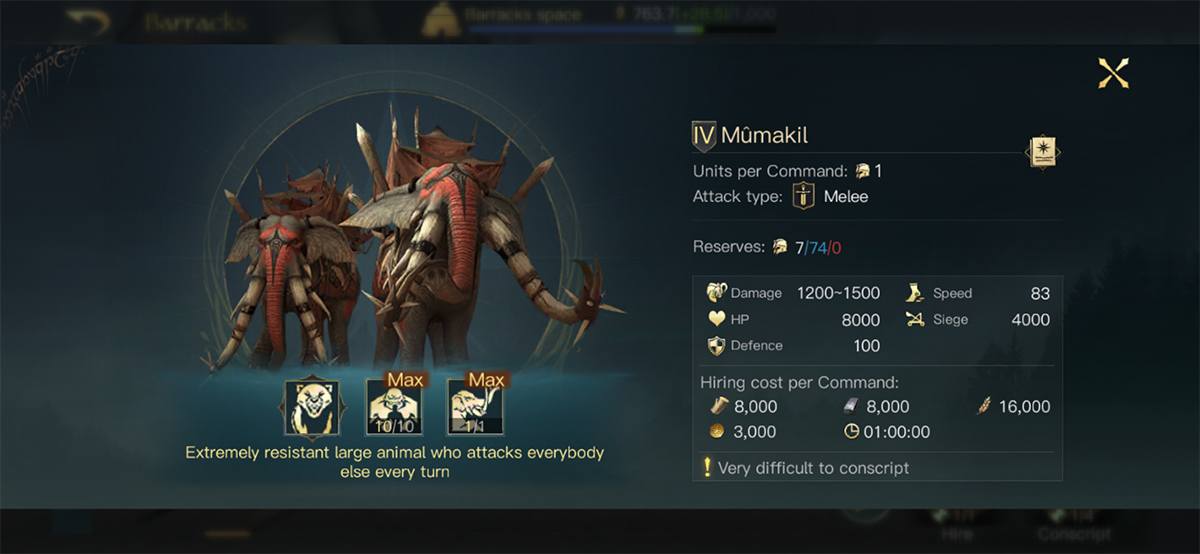
Task: Select the 10/10 Max skill icon
Action: coord(394,407)
